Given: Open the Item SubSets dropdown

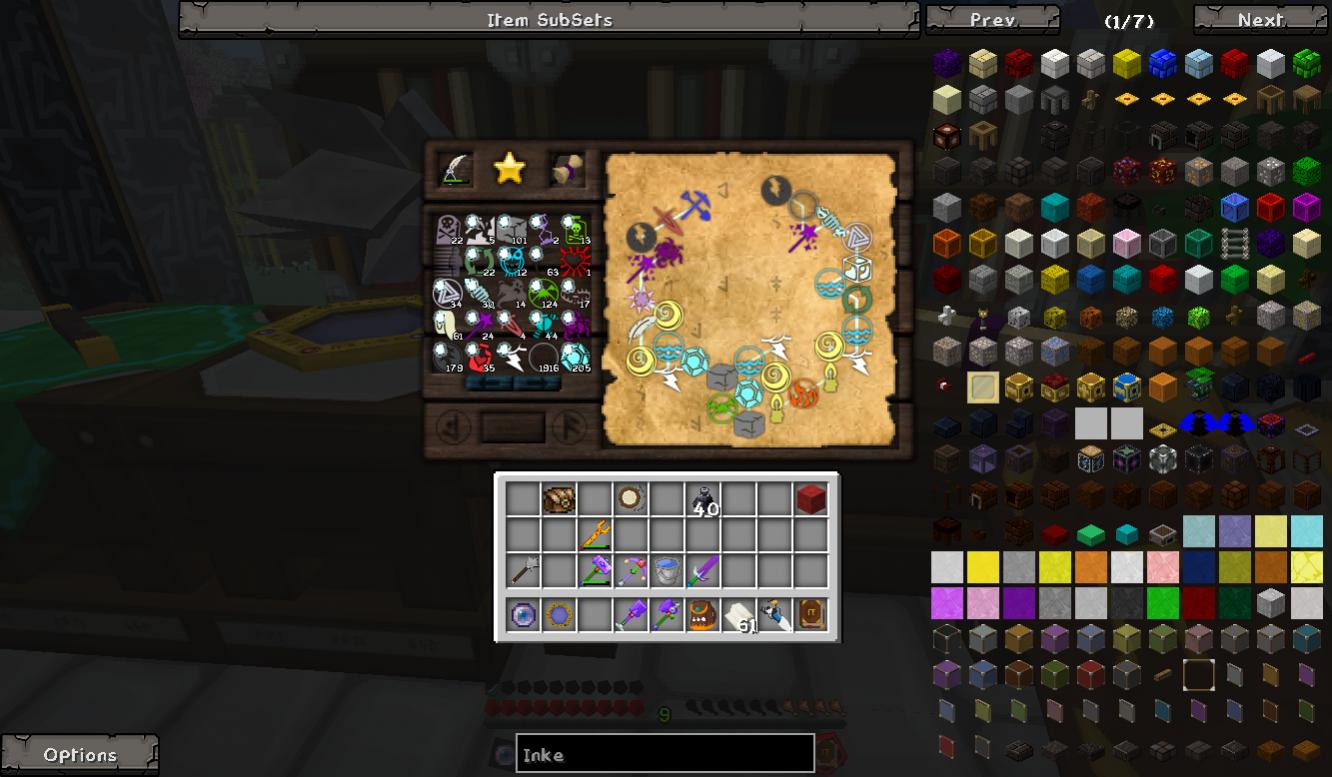Looking at the screenshot, I should click(549, 20).
